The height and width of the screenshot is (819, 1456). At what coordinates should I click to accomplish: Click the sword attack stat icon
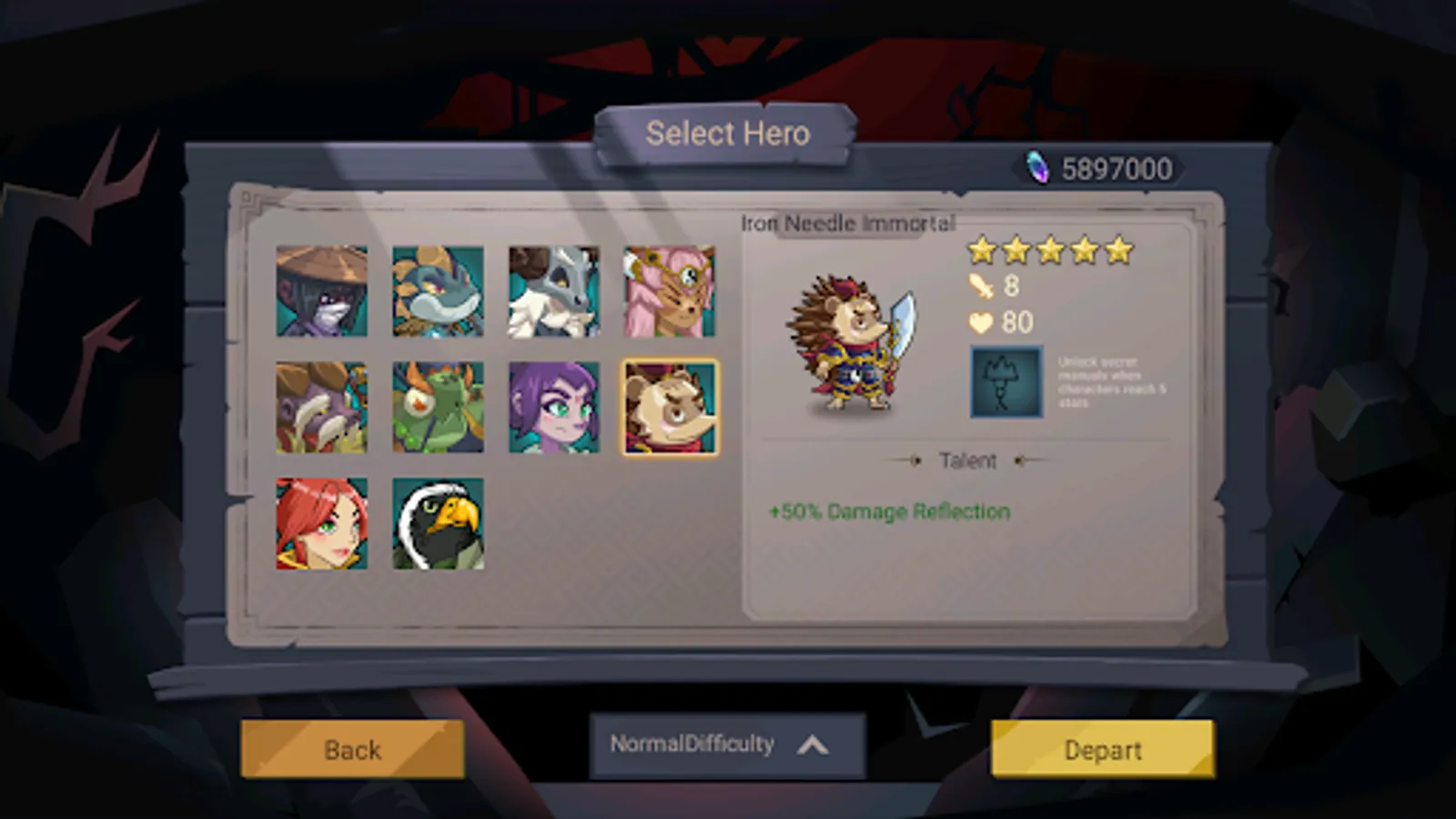point(981,284)
